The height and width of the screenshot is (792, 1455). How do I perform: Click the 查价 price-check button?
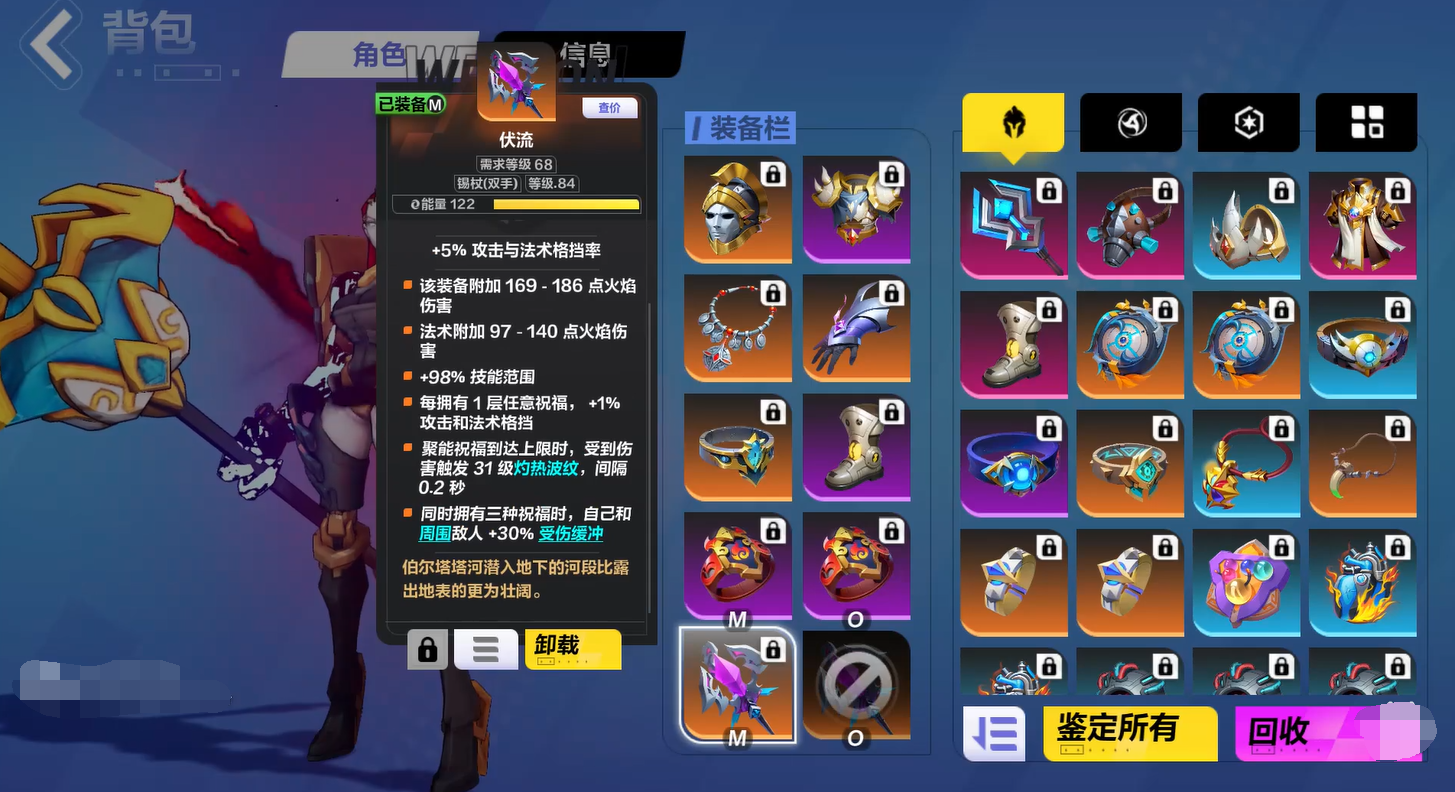[610, 108]
